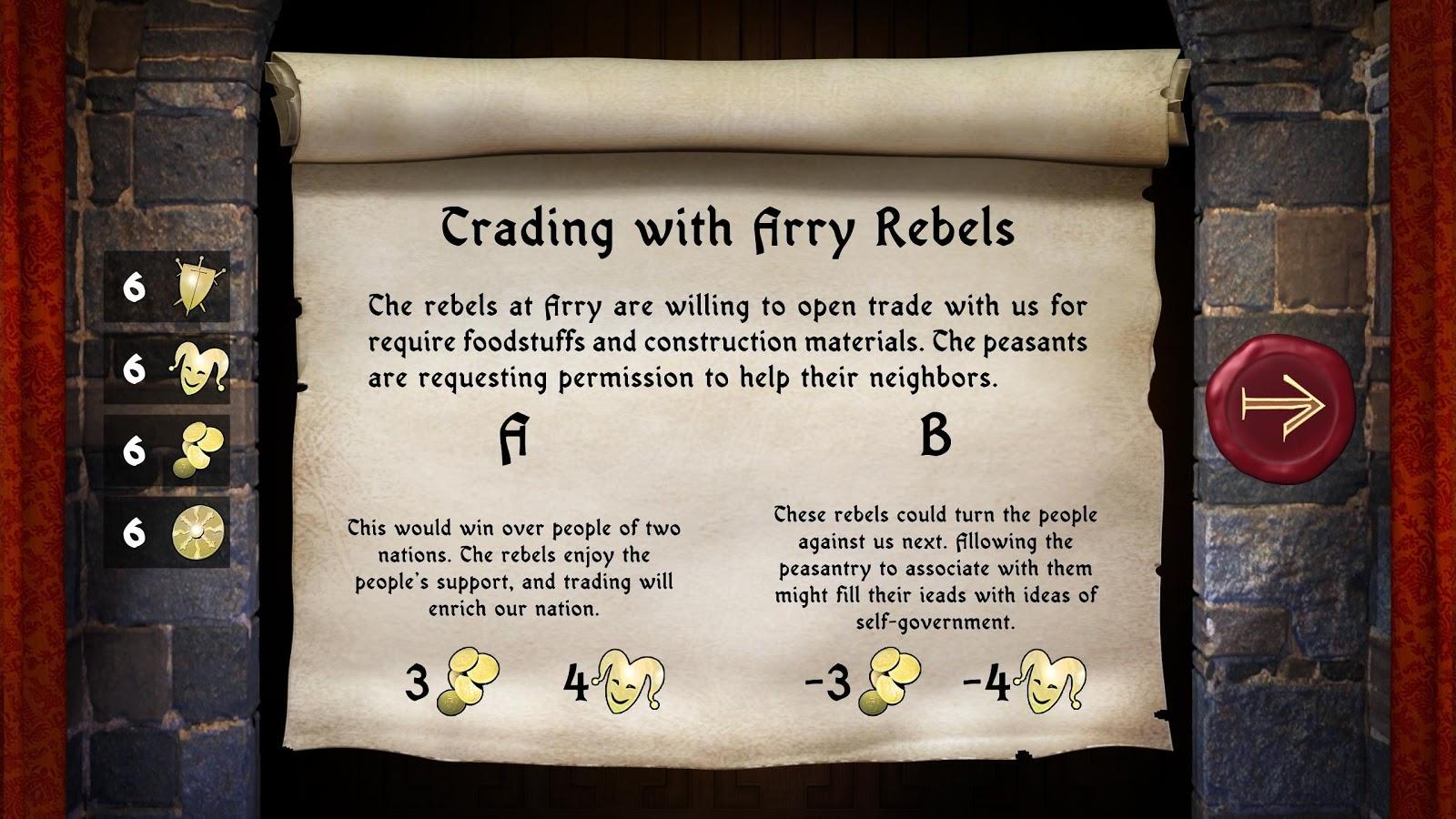Select the gold coins treasury stat
Screen dimensions: 1456x819
199,450
